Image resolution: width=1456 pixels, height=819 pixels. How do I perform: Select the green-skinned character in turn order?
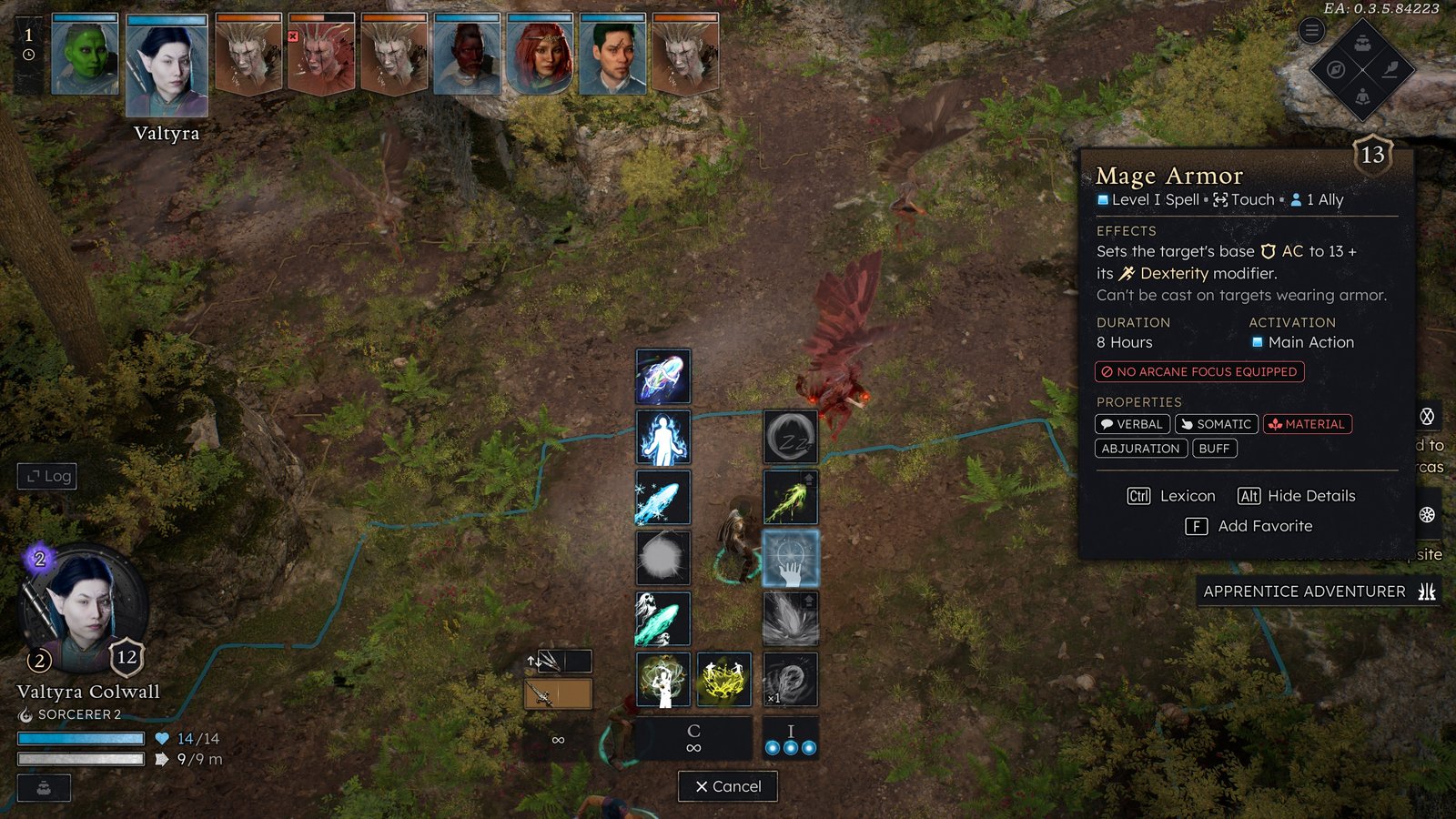85,56
